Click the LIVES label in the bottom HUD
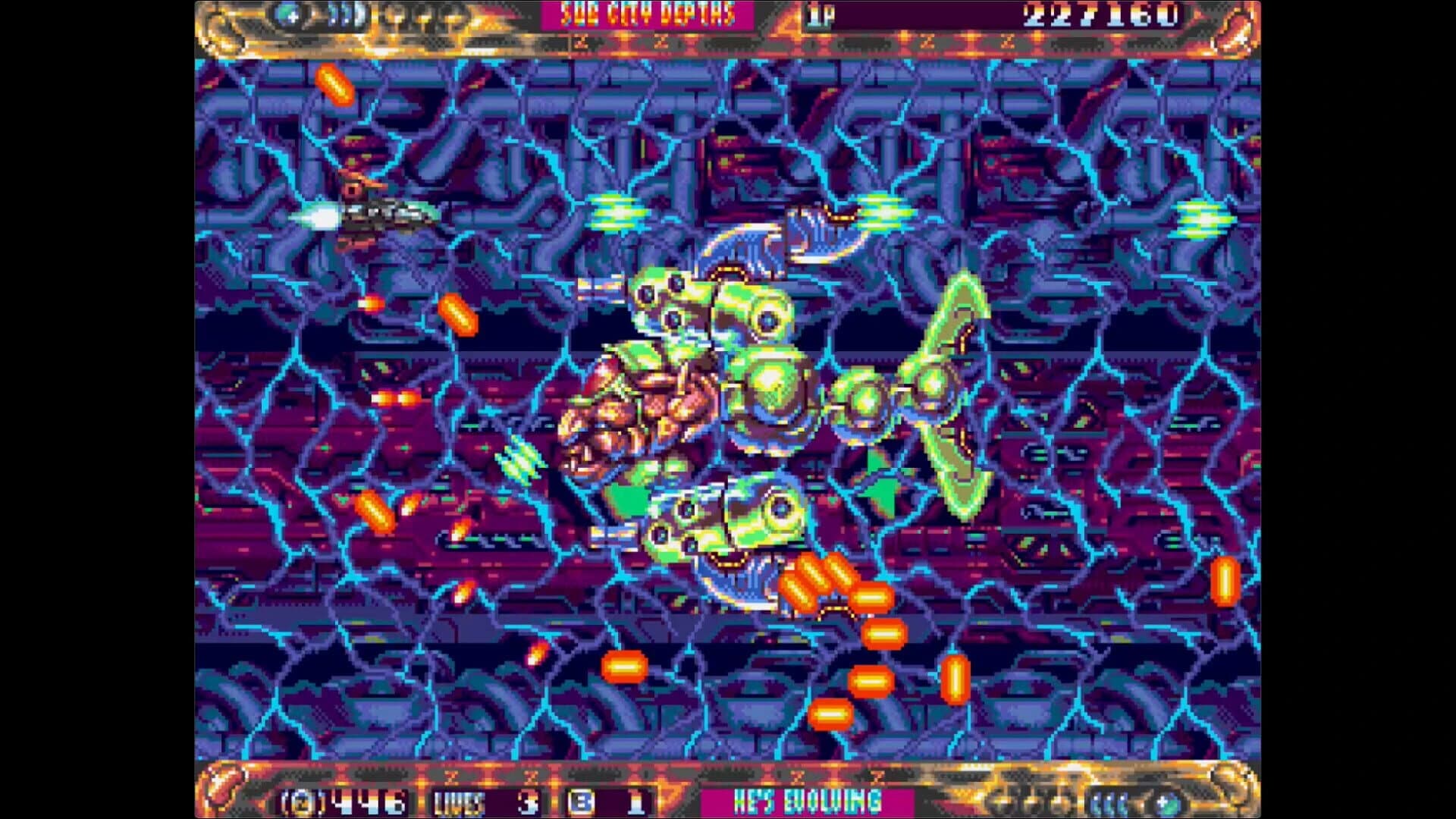This screenshot has height=819, width=1456. tap(460, 802)
